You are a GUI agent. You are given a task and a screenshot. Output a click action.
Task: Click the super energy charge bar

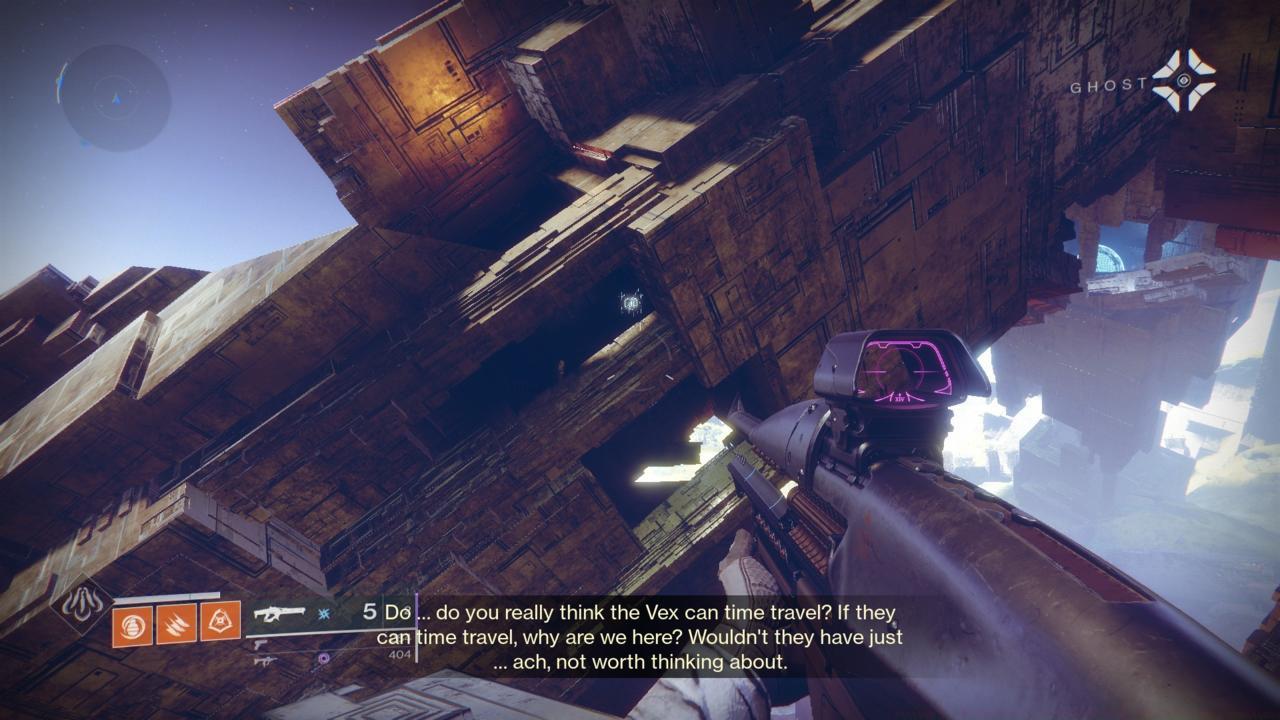[x=166, y=598]
